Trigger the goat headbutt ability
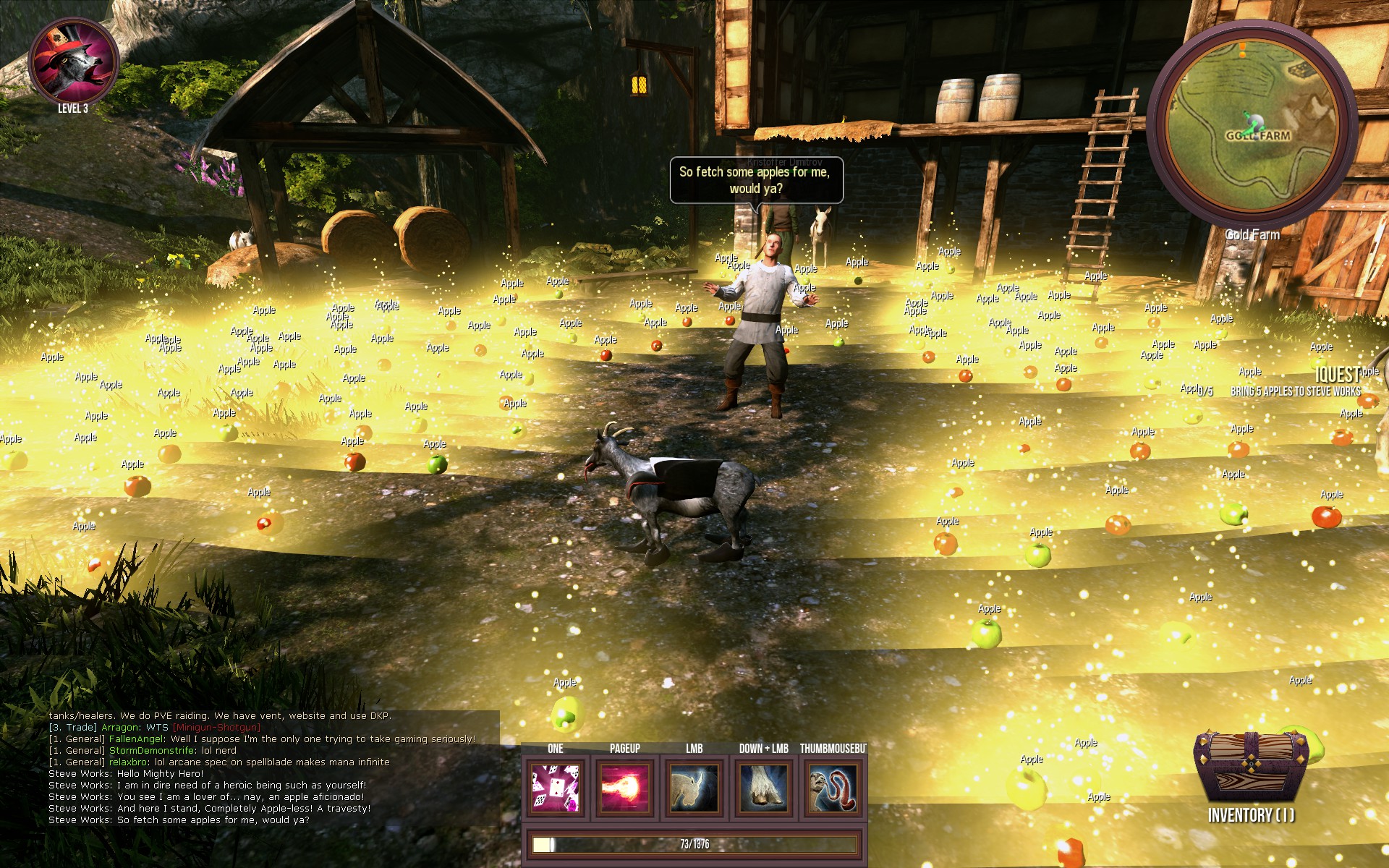The image size is (1389, 868). (x=694, y=788)
